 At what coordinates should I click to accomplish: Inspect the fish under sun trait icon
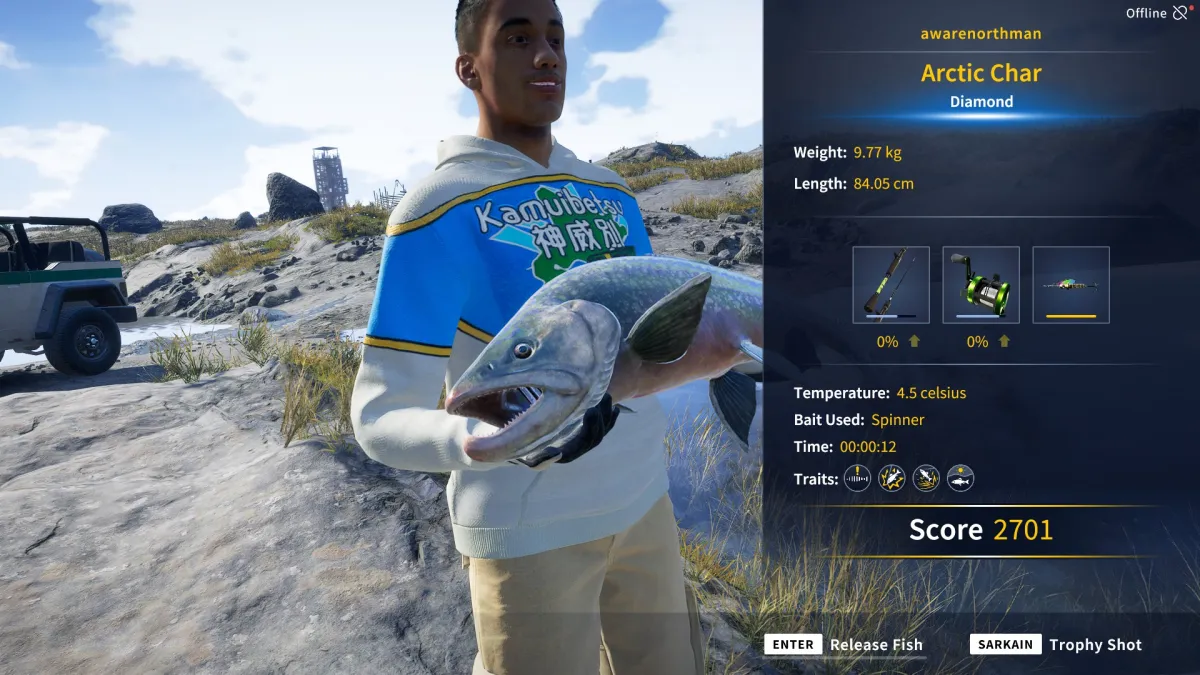point(960,478)
